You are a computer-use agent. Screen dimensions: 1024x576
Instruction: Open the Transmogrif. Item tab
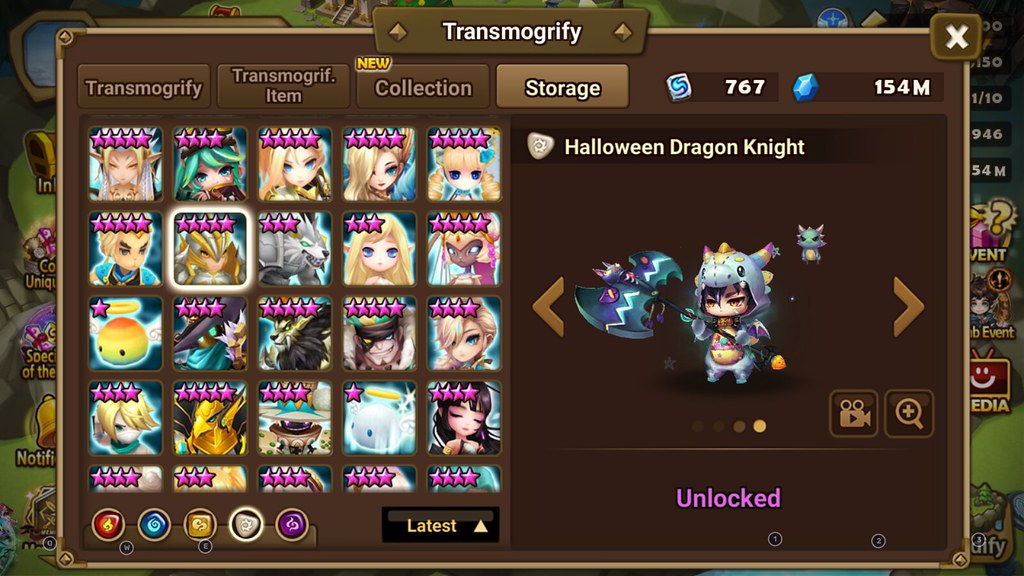click(x=283, y=87)
